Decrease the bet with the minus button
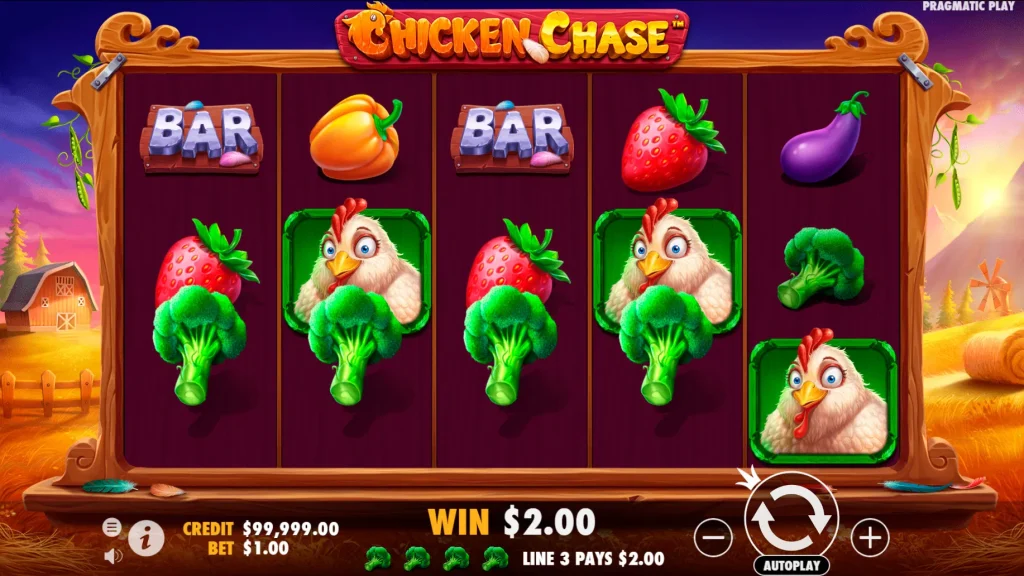 pyautogui.click(x=713, y=538)
